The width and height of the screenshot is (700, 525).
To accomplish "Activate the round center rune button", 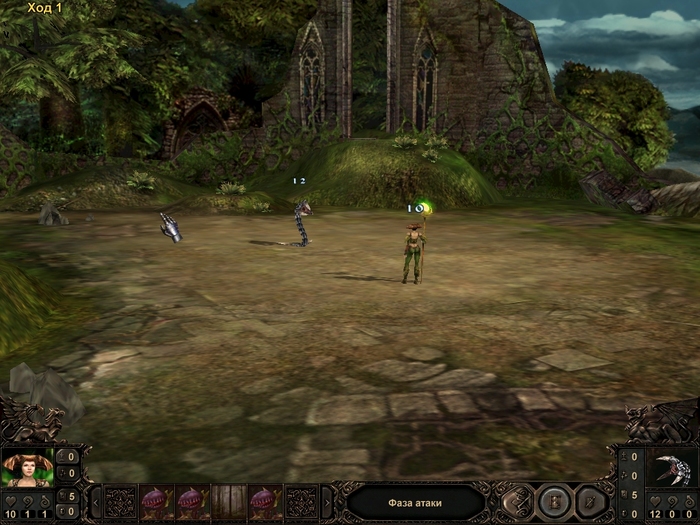I will pos(552,501).
